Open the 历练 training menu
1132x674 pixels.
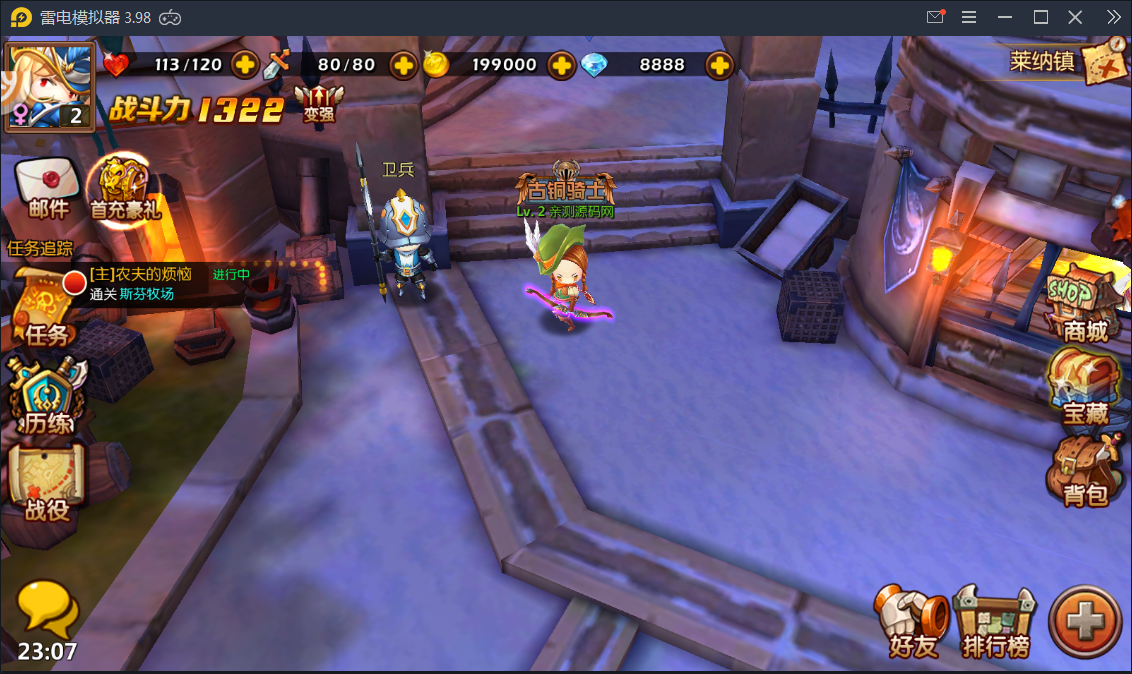click(x=47, y=397)
